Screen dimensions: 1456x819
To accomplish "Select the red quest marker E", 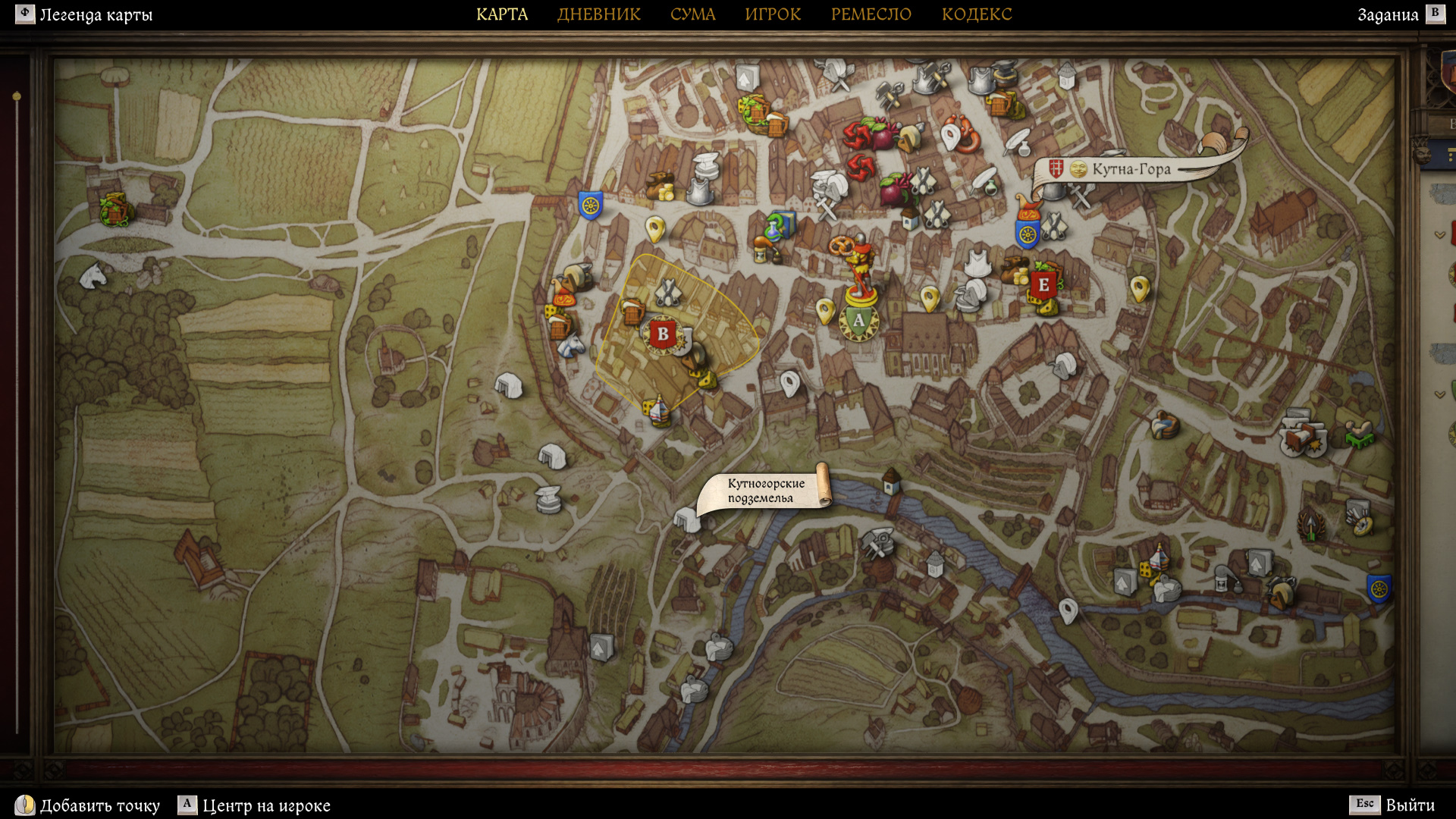I will tap(1043, 285).
